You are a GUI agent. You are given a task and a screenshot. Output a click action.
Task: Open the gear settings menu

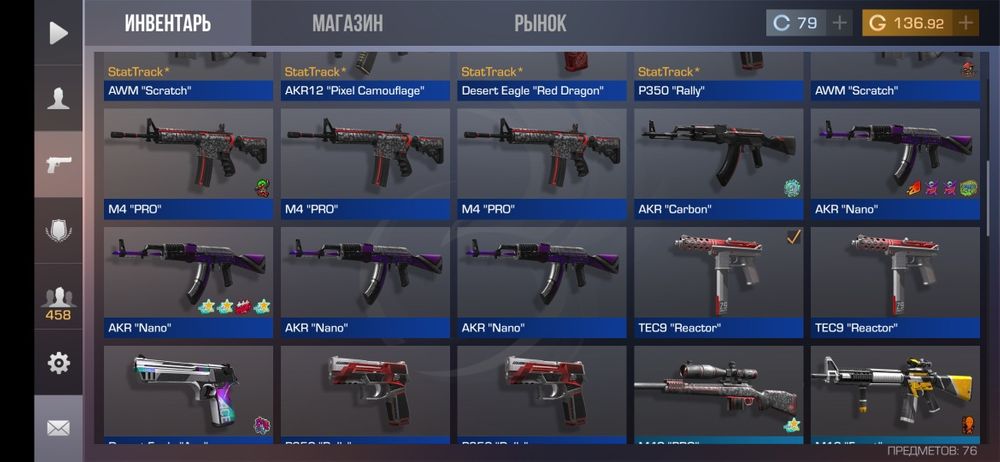pos(58,363)
